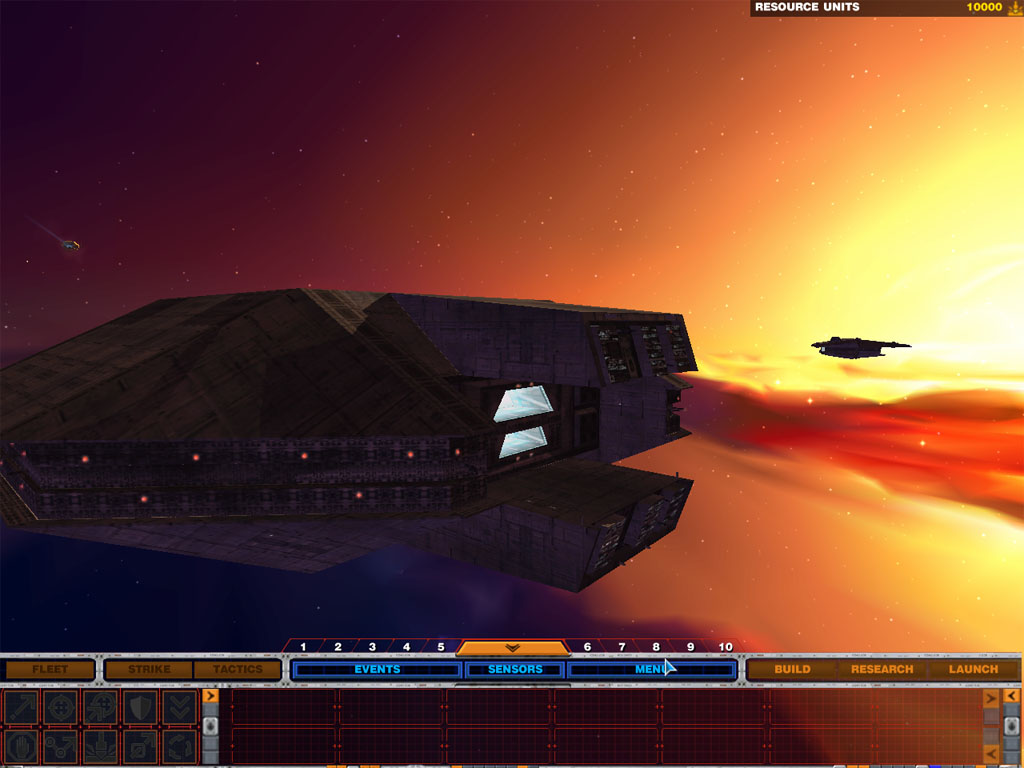This screenshot has height=768, width=1024.
Task: Open the Build manager
Action: point(792,669)
